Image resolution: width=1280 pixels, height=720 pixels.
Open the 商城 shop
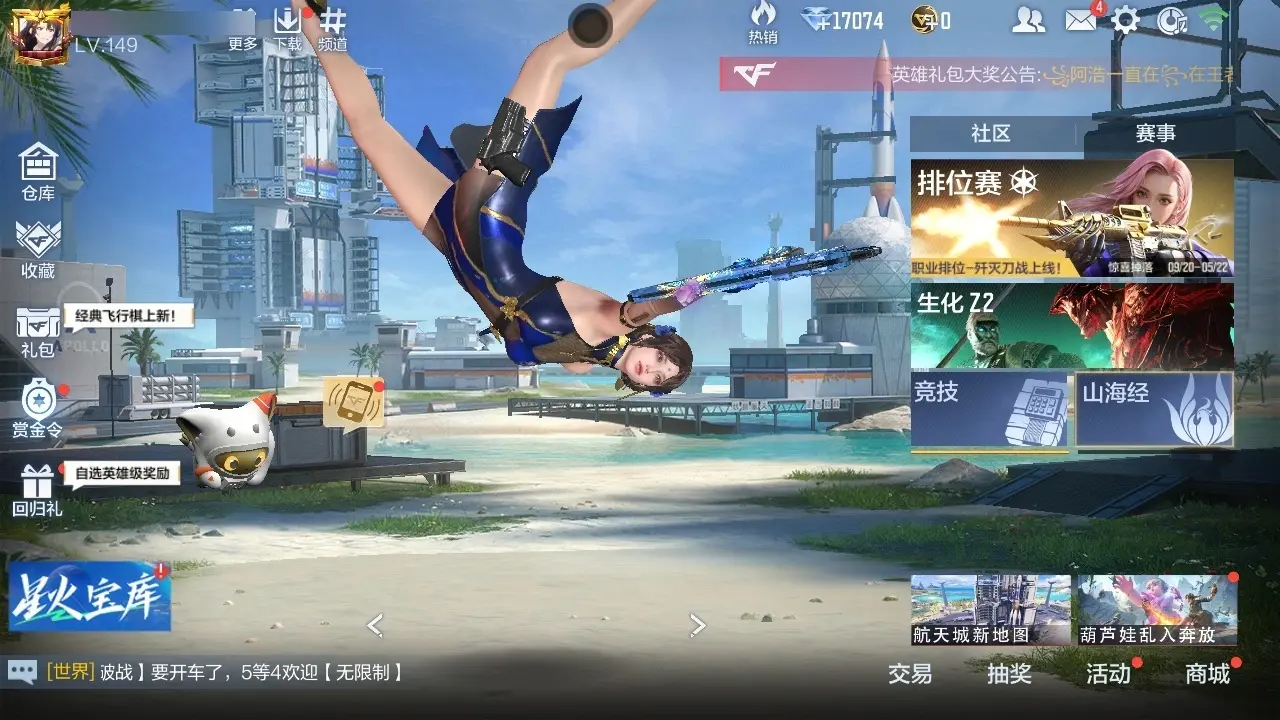[x=1207, y=674]
